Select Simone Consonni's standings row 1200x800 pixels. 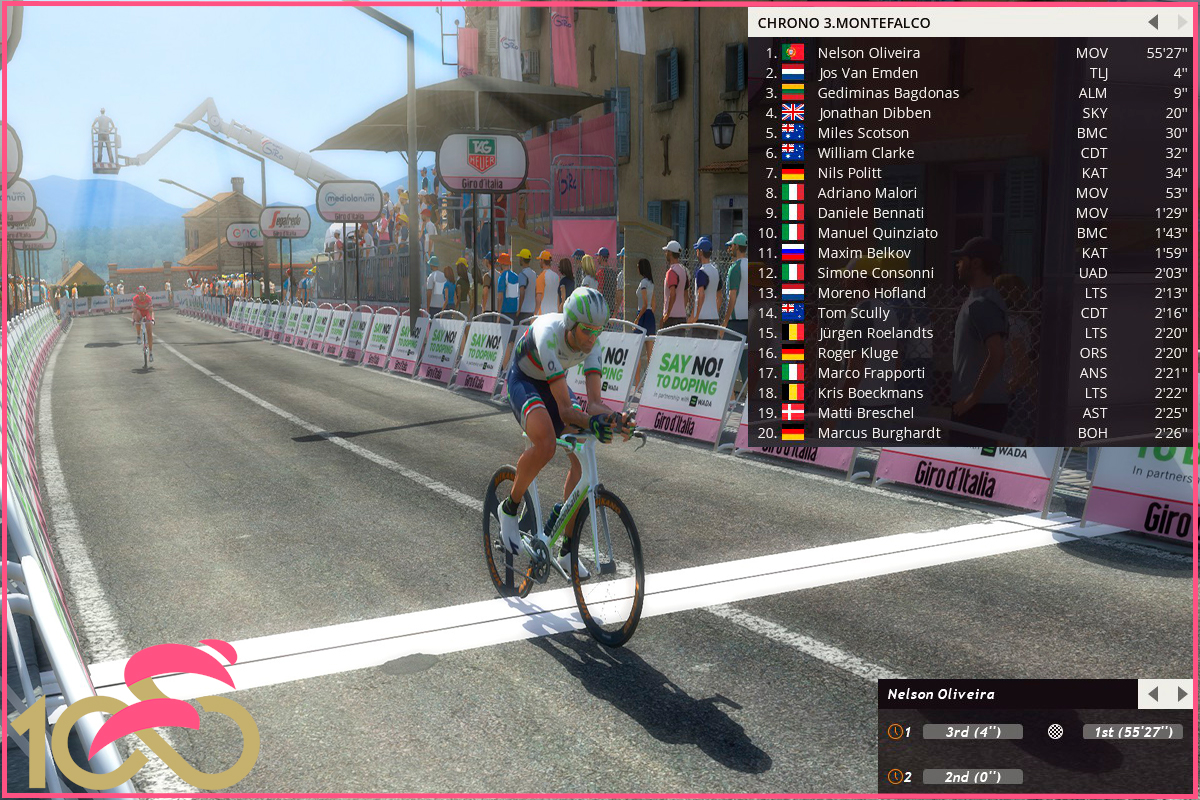click(875, 273)
